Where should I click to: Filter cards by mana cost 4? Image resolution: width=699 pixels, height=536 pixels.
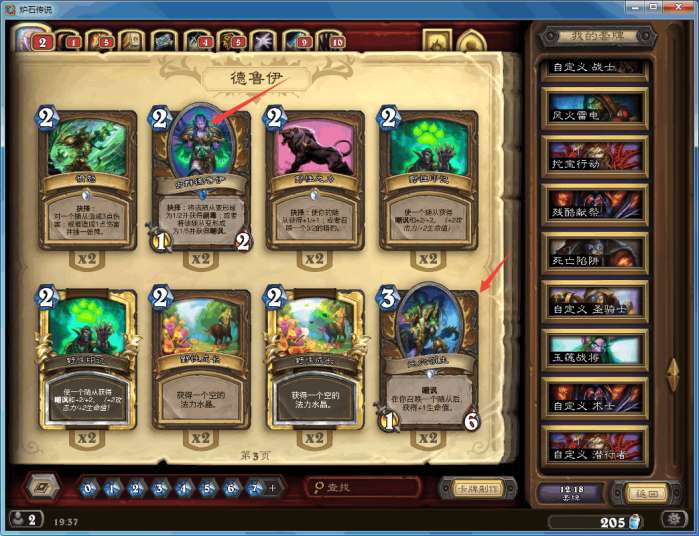click(x=185, y=489)
